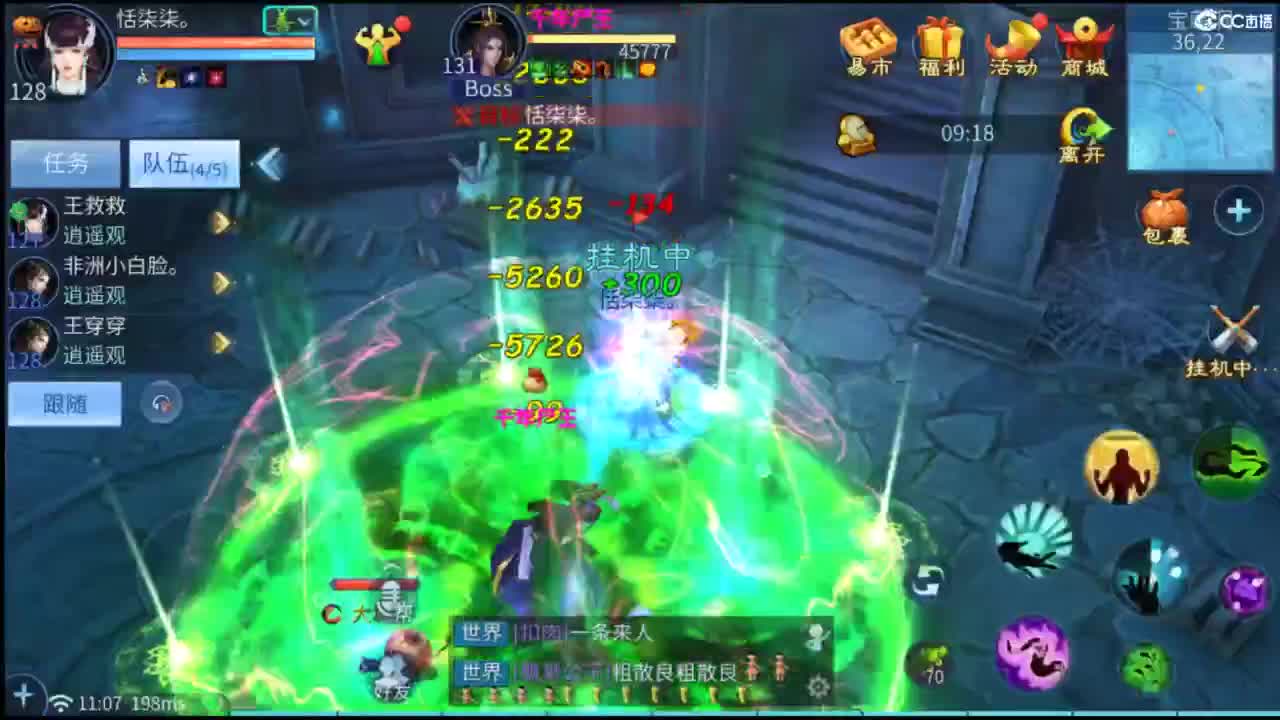Switch to the 任务 quest tab
The height and width of the screenshot is (720, 1280).
tap(66, 163)
